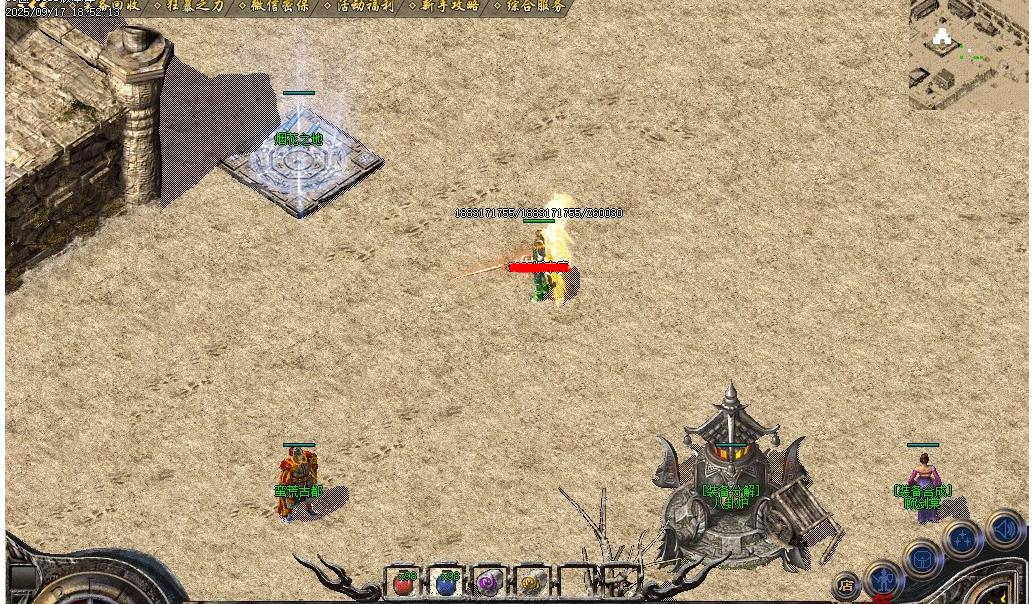This screenshot has width=1032, height=604.
Task: Click the minimap
Action: (969, 54)
